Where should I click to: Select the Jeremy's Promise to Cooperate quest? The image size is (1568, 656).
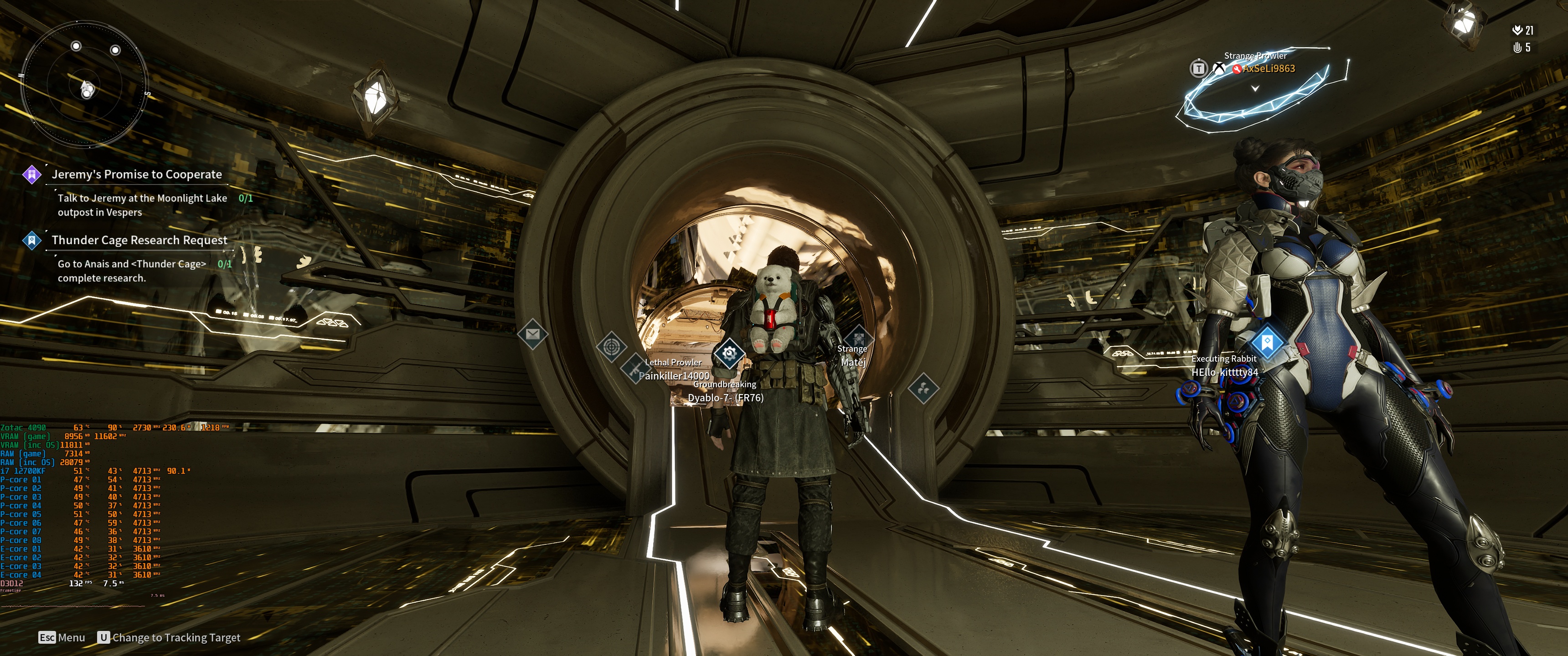pyautogui.click(x=136, y=174)
